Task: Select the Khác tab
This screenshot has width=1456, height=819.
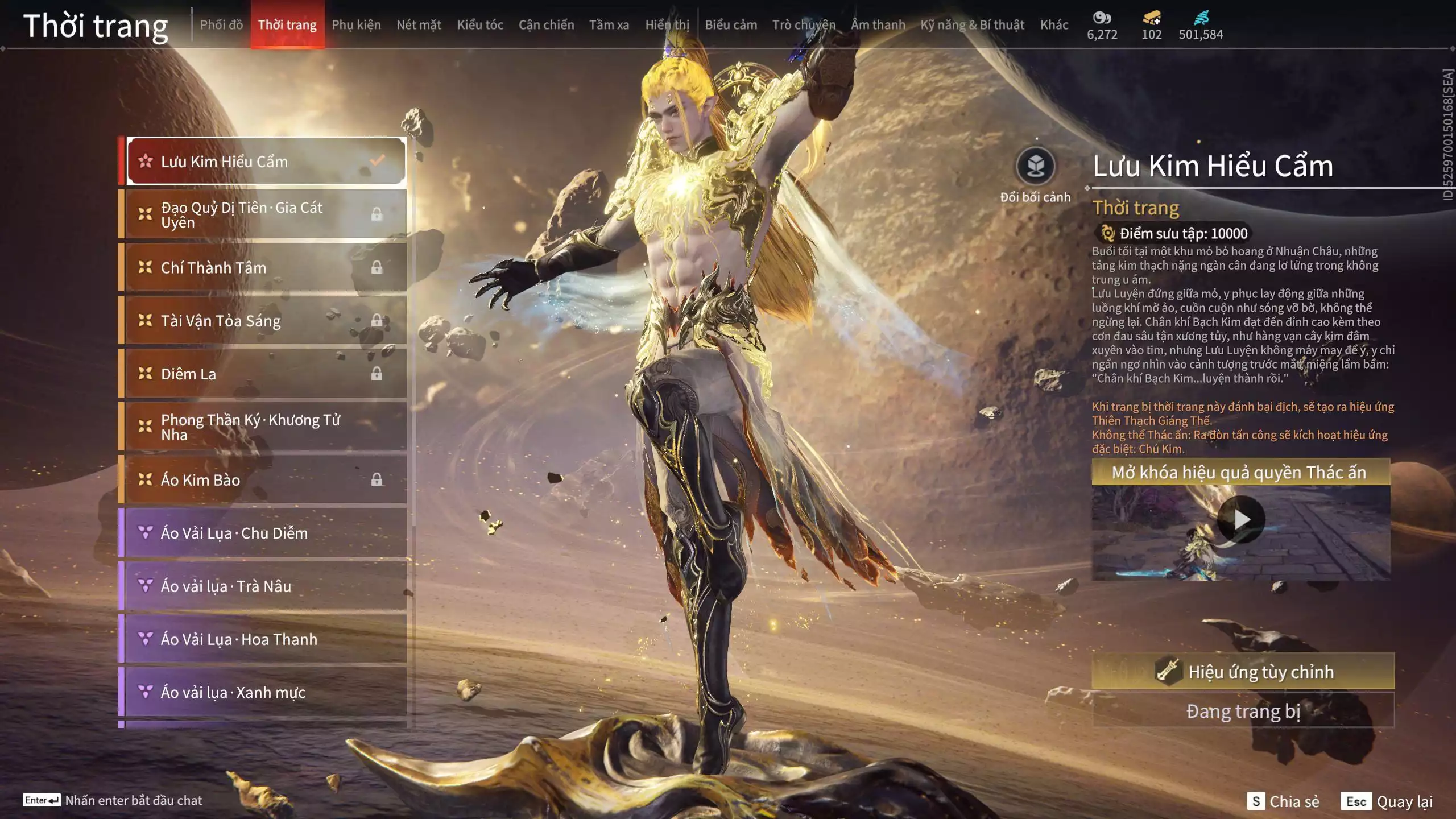Action: [x=1054, y=25]
